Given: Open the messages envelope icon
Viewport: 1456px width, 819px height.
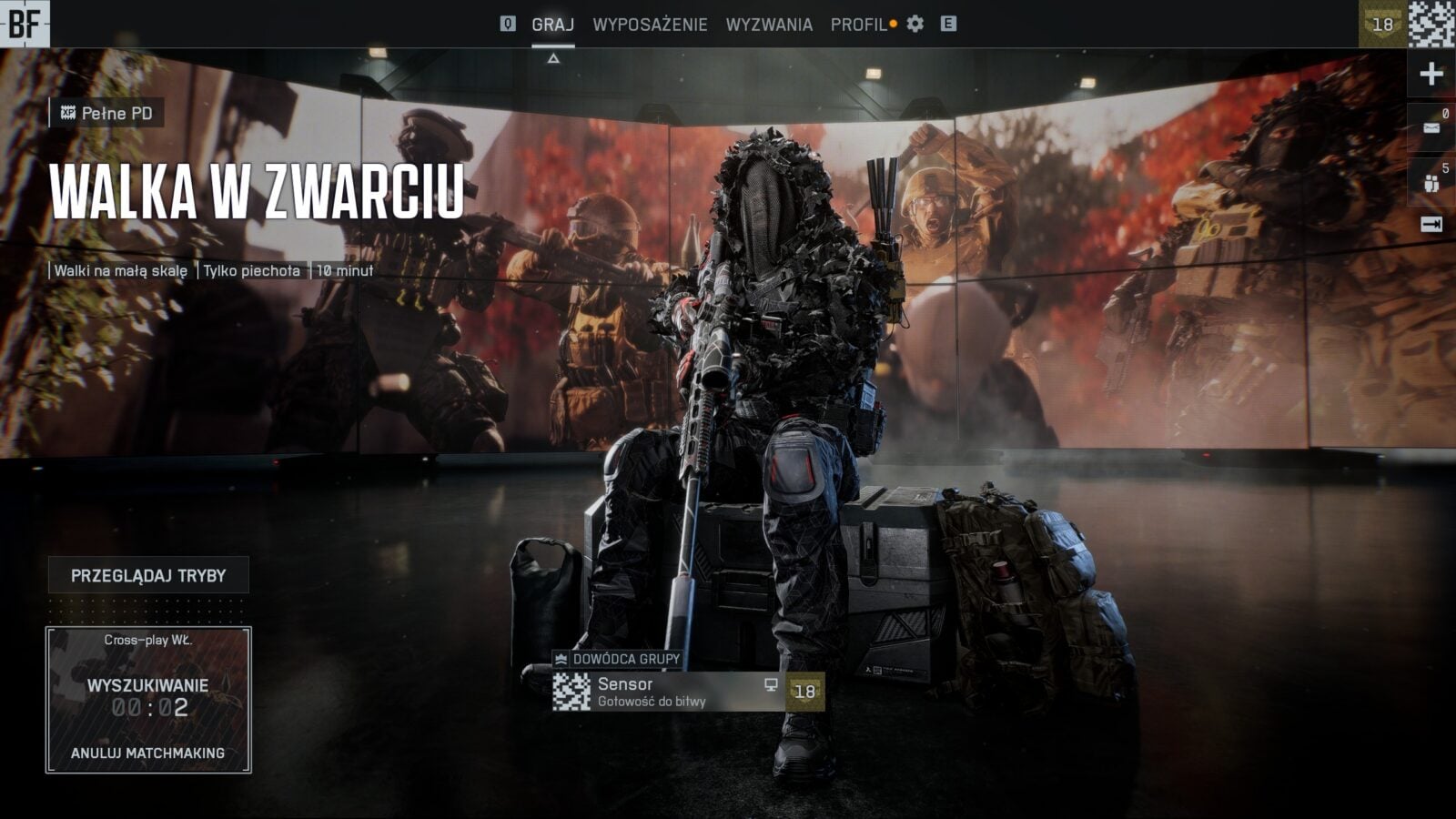Looking at the screenshot, I should click(x=1431, y=126).
